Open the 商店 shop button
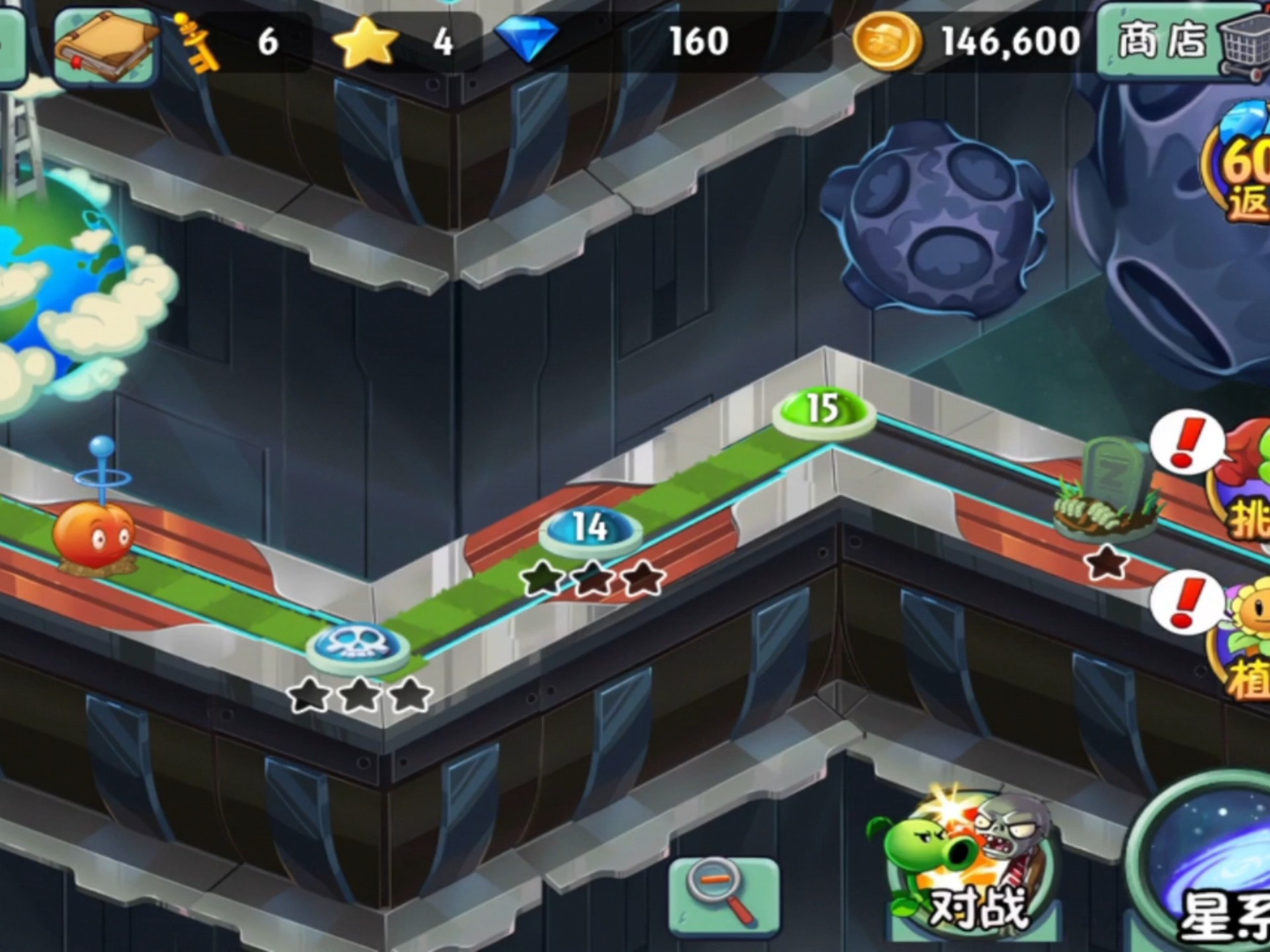The height and width of the screenshot is (952, 1270). [1181, 43]
